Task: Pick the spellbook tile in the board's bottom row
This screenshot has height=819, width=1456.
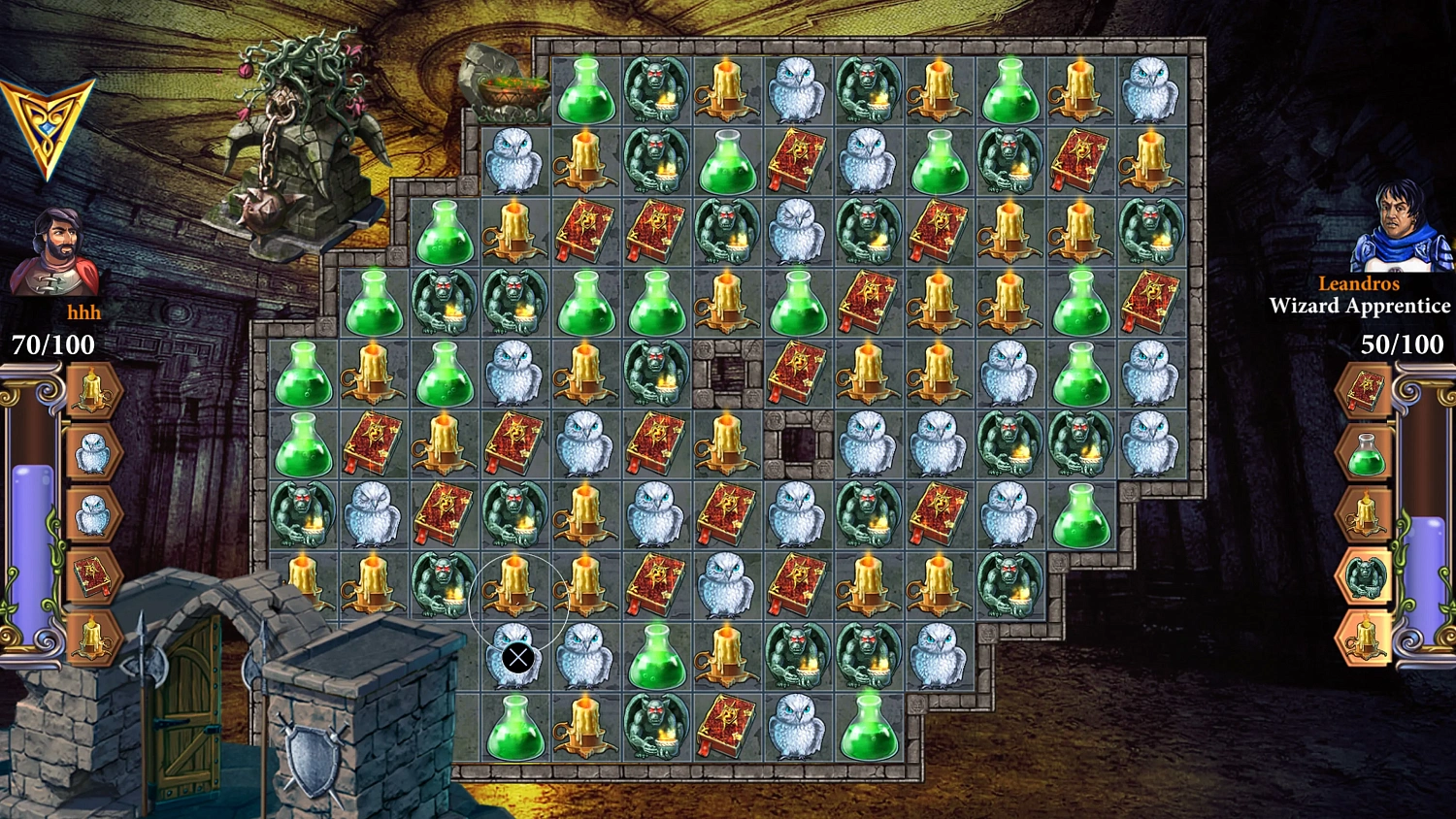Action: (x=725, y=725)
